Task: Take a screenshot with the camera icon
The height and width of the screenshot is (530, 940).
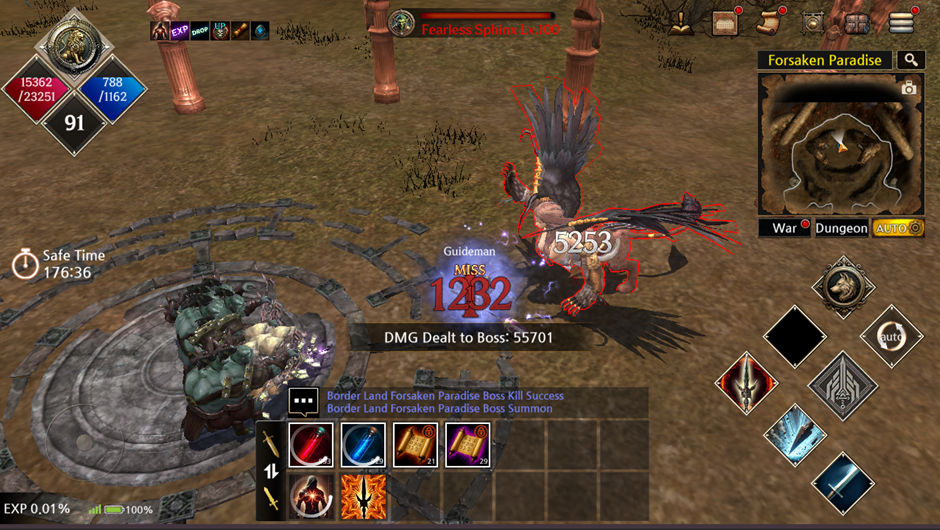Action: [908, 89]
